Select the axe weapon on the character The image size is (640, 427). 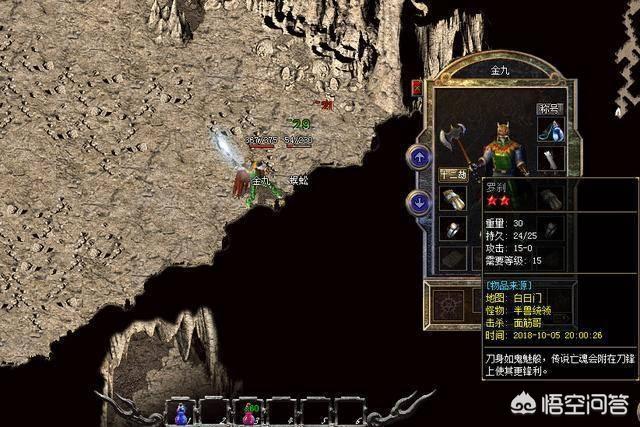(x=450, y=137)
